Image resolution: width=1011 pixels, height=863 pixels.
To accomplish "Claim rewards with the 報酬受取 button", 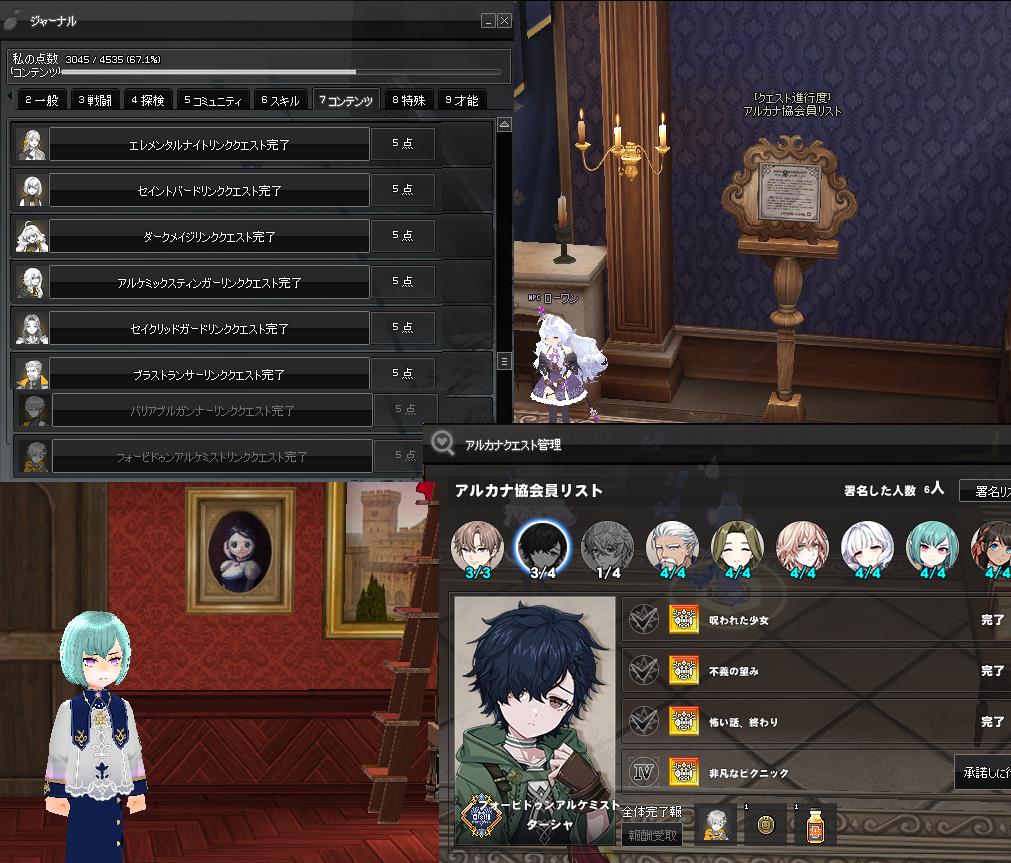I will pos(652,836).
